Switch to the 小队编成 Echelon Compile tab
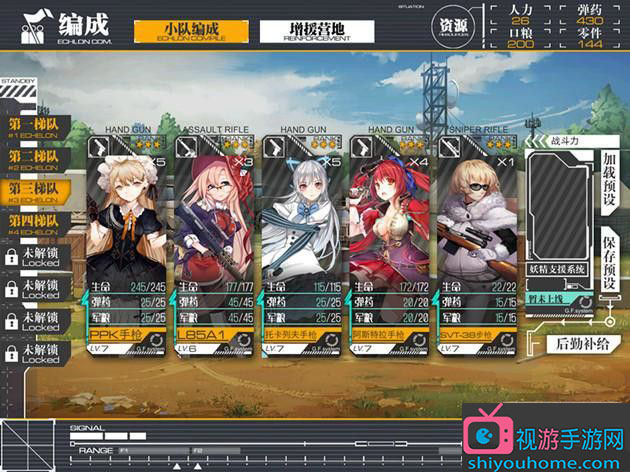This screenshot has width=630, height=472. (x=191, y=30)
